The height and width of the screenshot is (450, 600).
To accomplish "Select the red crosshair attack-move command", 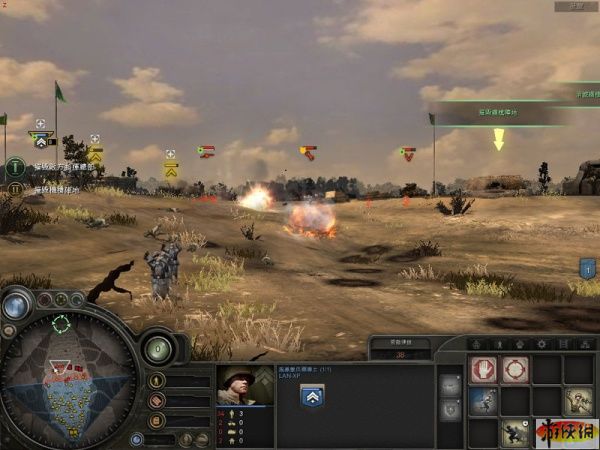I will [515, 370].
